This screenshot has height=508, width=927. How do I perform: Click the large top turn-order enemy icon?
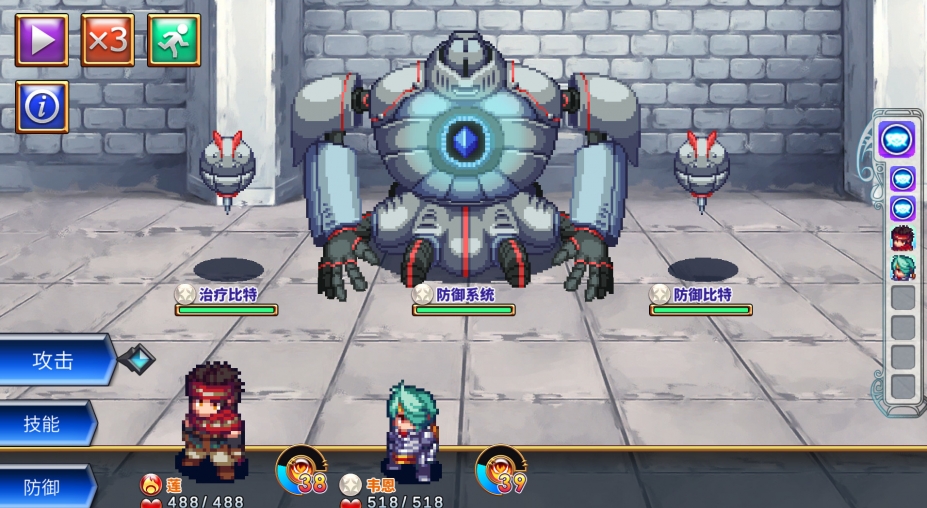pyautogui.click(x=897, y=140)
